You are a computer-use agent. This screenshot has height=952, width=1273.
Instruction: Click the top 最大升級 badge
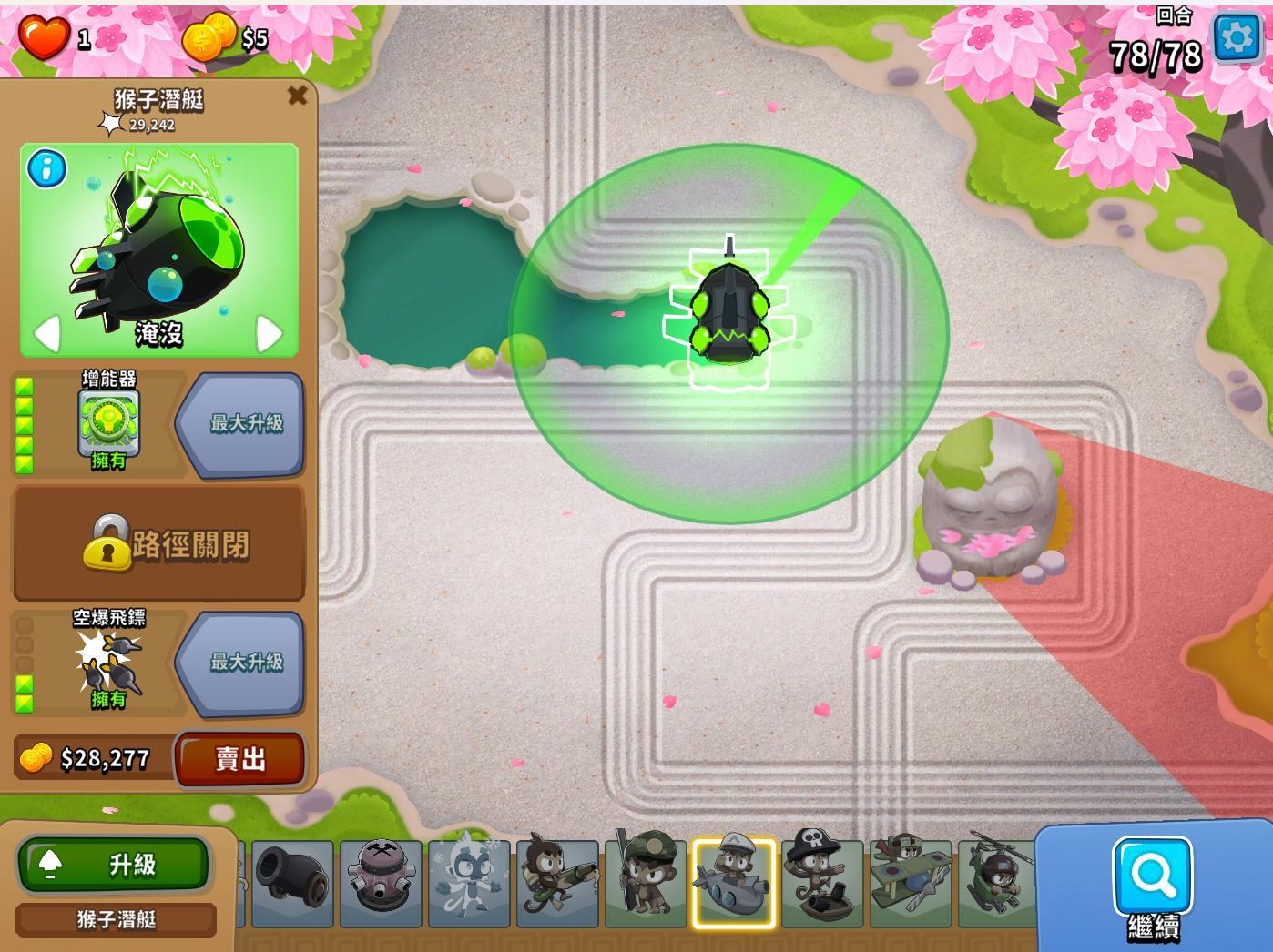coord(240,421)
